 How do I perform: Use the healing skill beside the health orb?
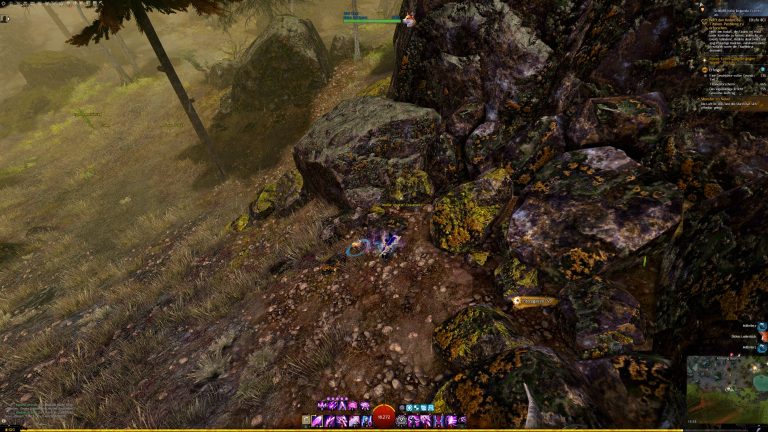[x=402, y=421]
